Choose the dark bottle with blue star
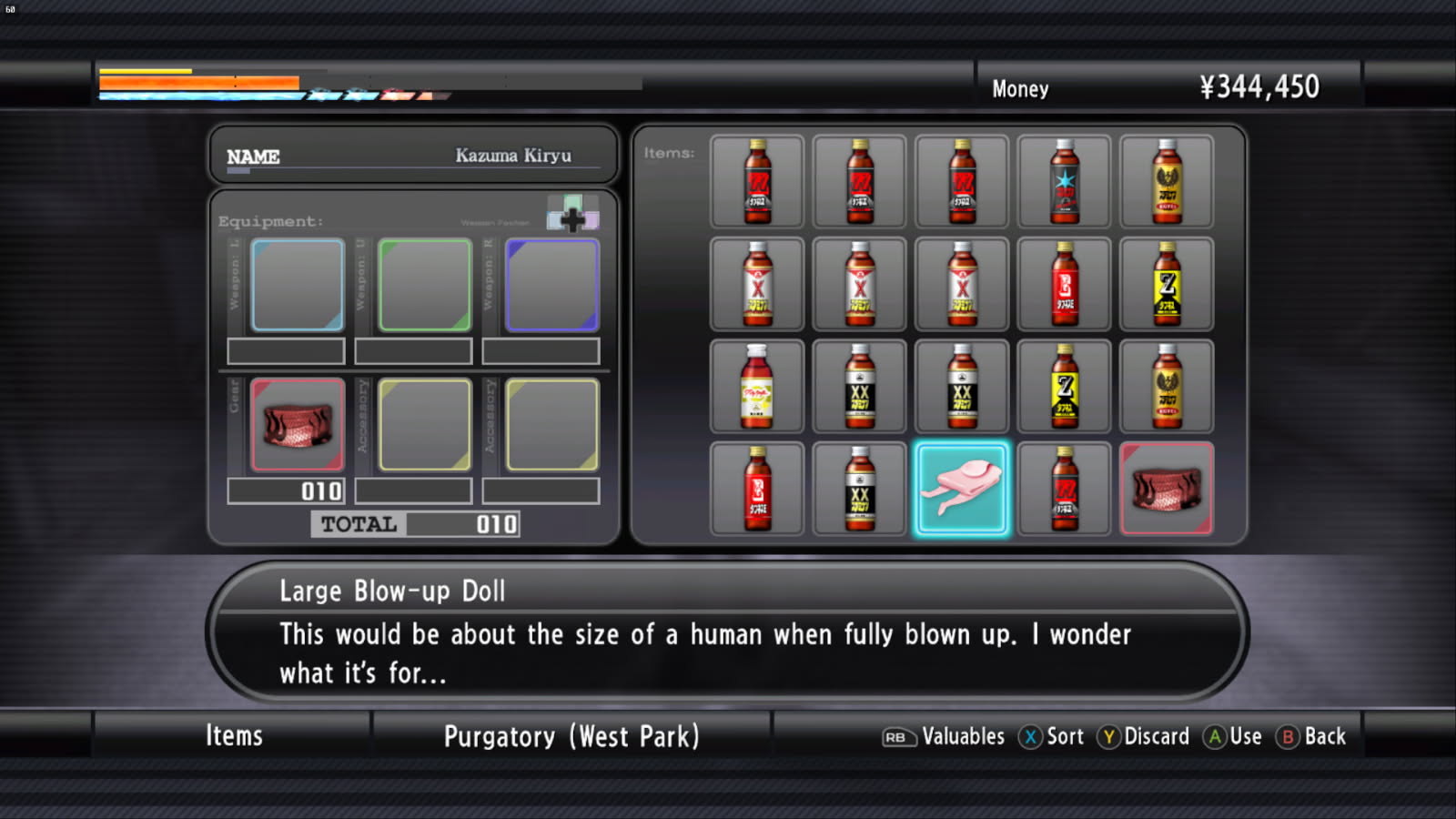Viewport: 1456px width, 819px height. coord(1064,182)
